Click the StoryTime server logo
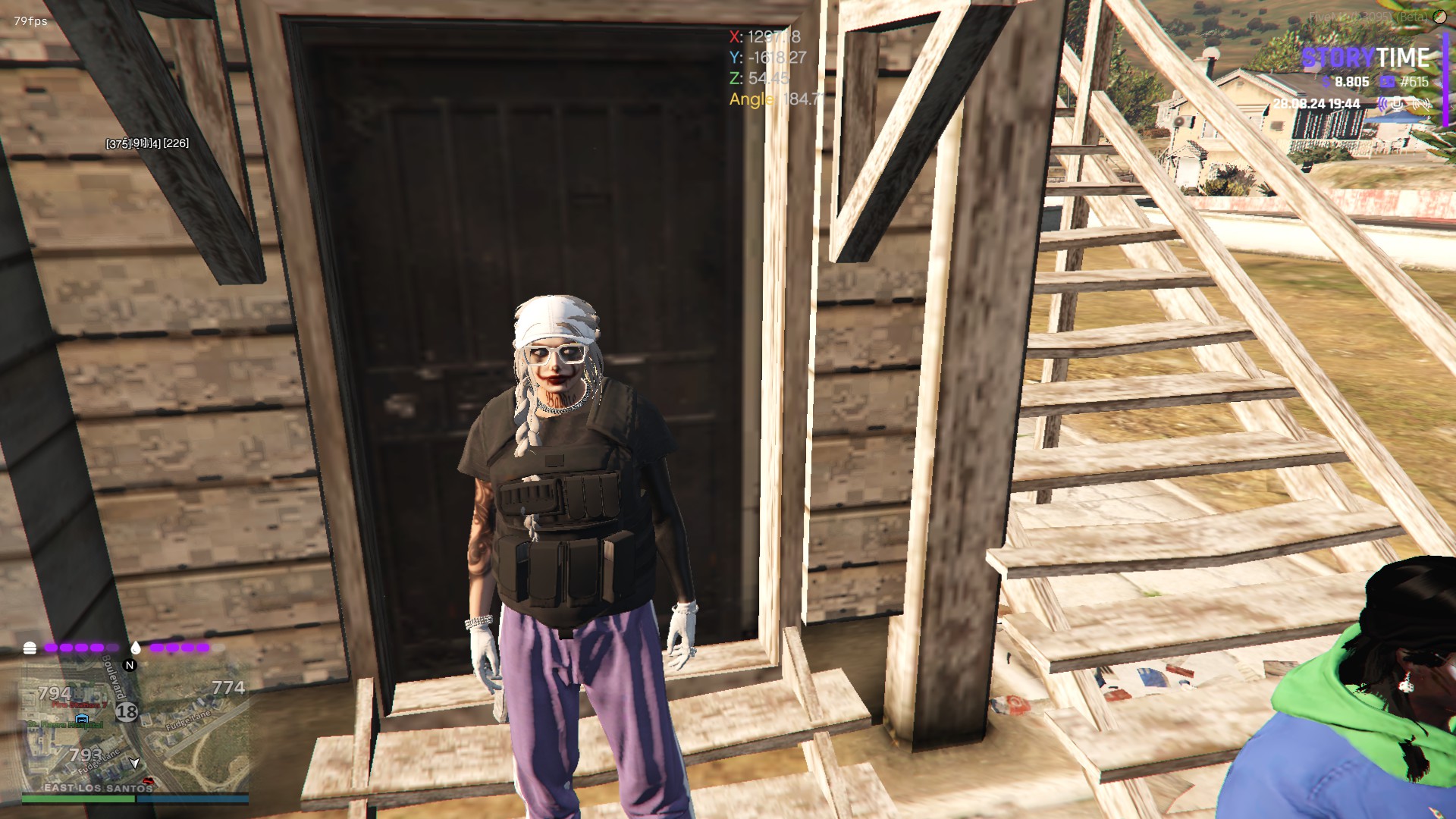 pyautogui.click(x=1366, y=58)
